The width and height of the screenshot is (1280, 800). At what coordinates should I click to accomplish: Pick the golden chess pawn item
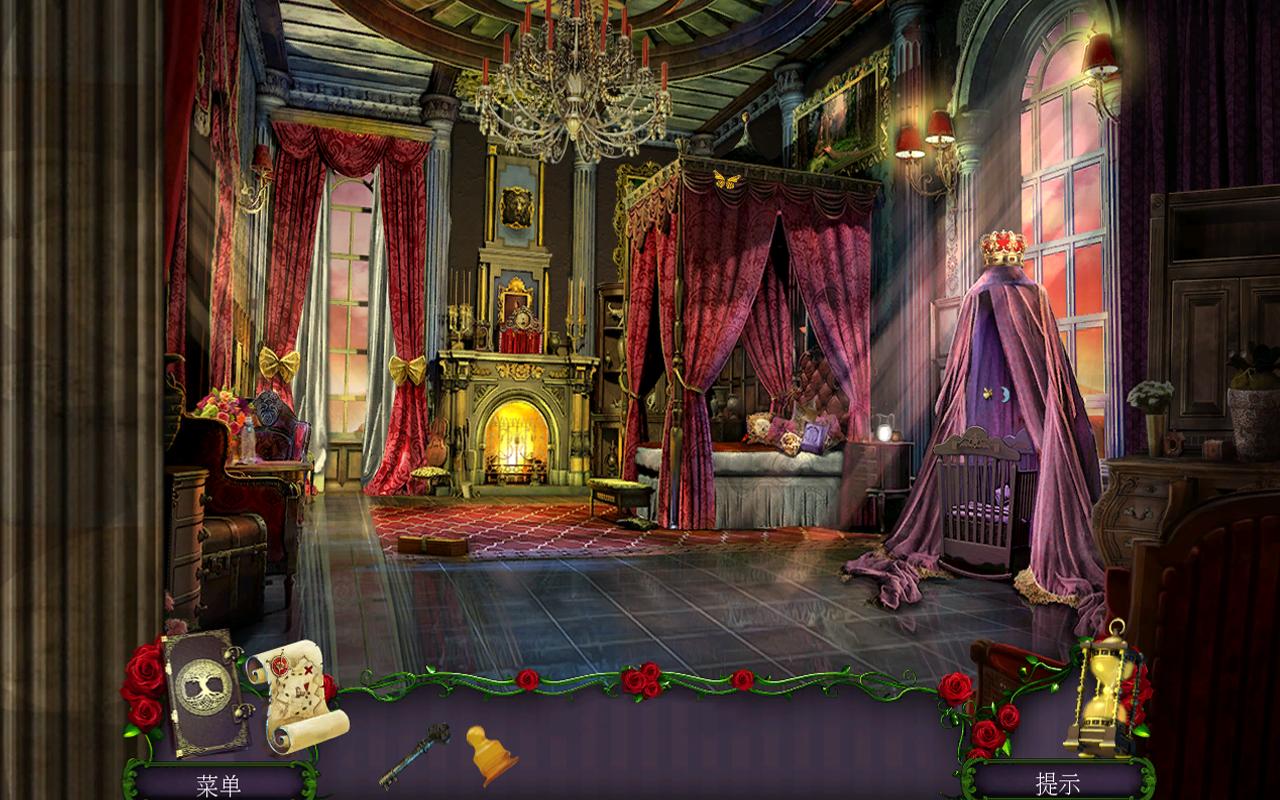(x=490, y=754)
